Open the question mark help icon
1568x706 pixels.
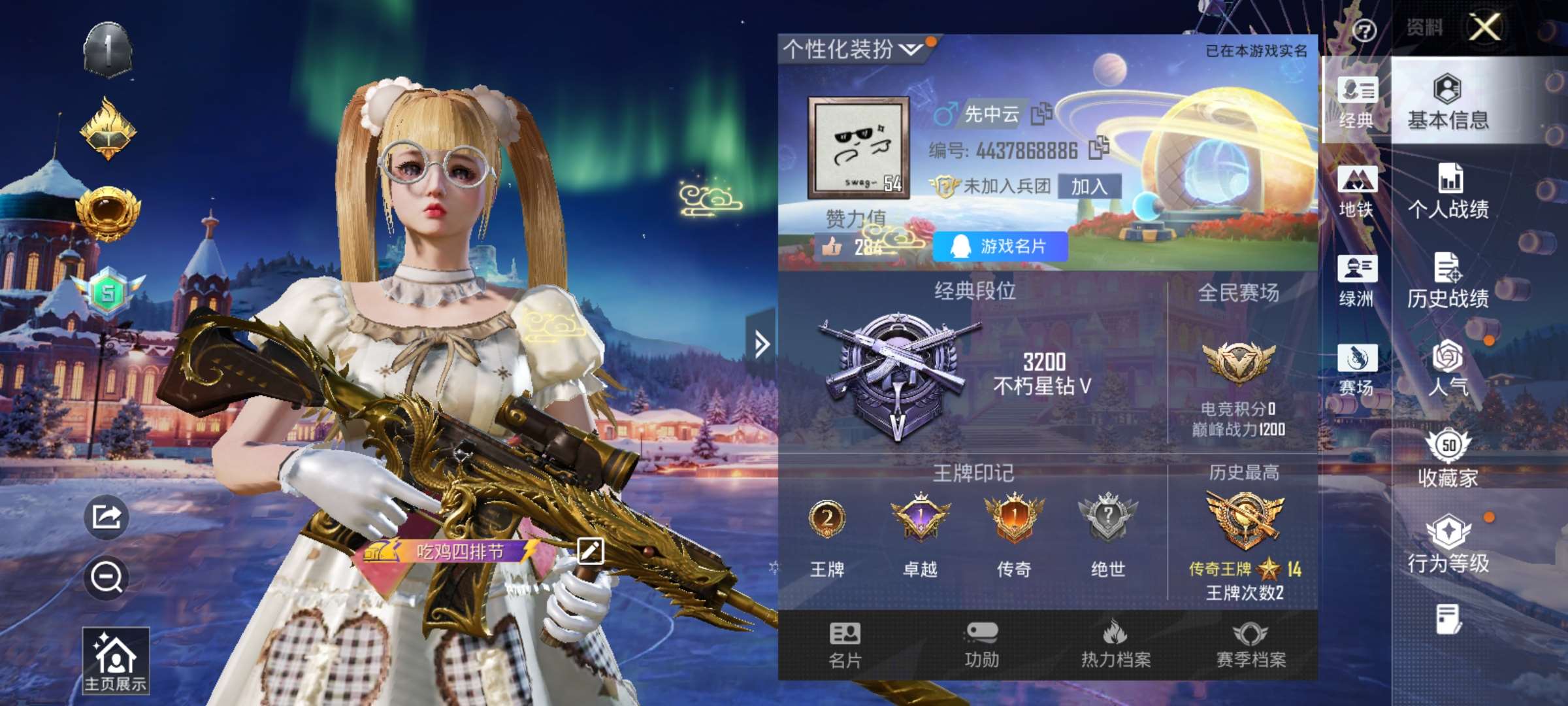[x=1364, y=30]
